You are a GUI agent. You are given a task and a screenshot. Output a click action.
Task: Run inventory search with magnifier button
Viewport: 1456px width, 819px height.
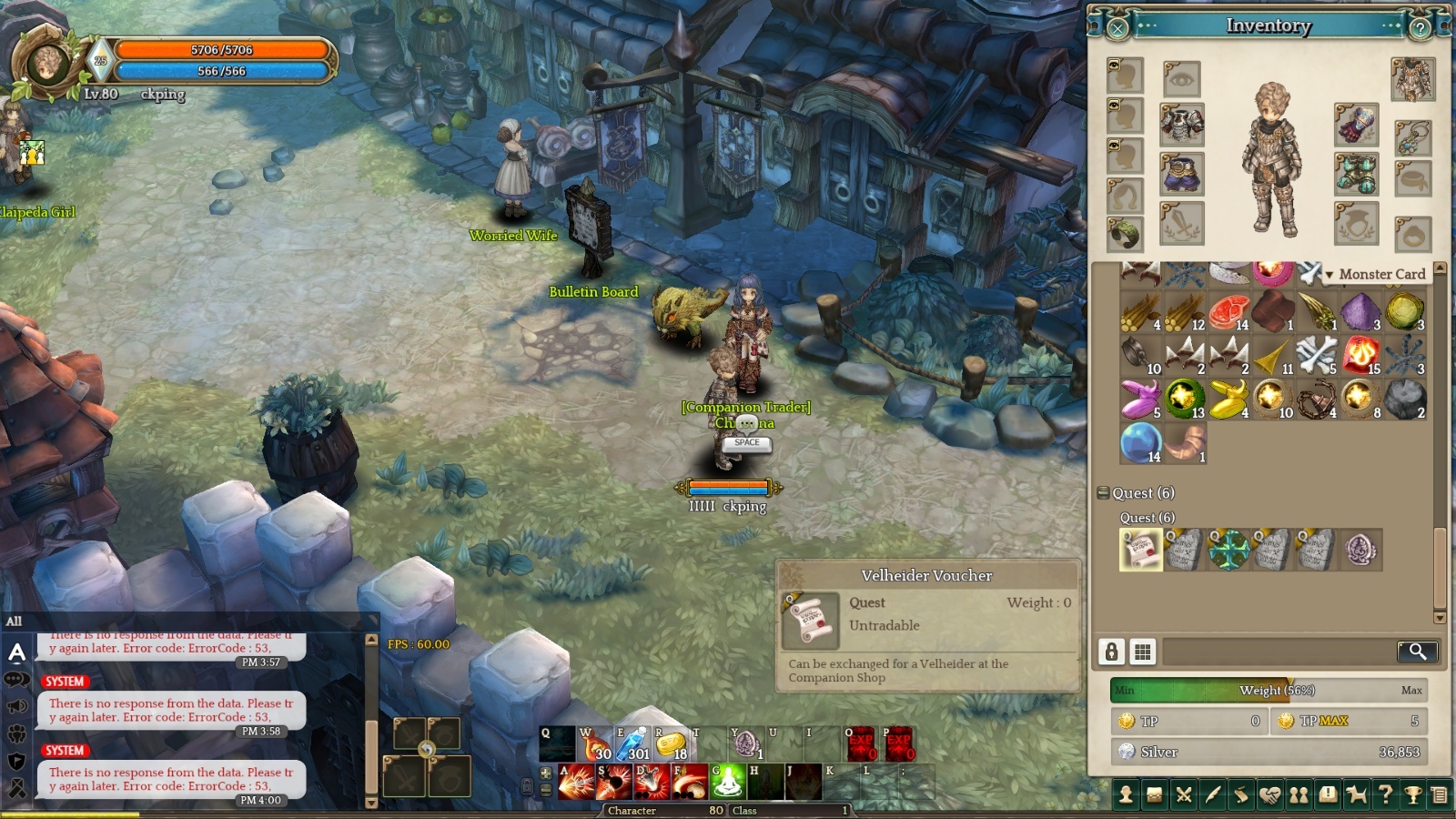[1417, 652]
